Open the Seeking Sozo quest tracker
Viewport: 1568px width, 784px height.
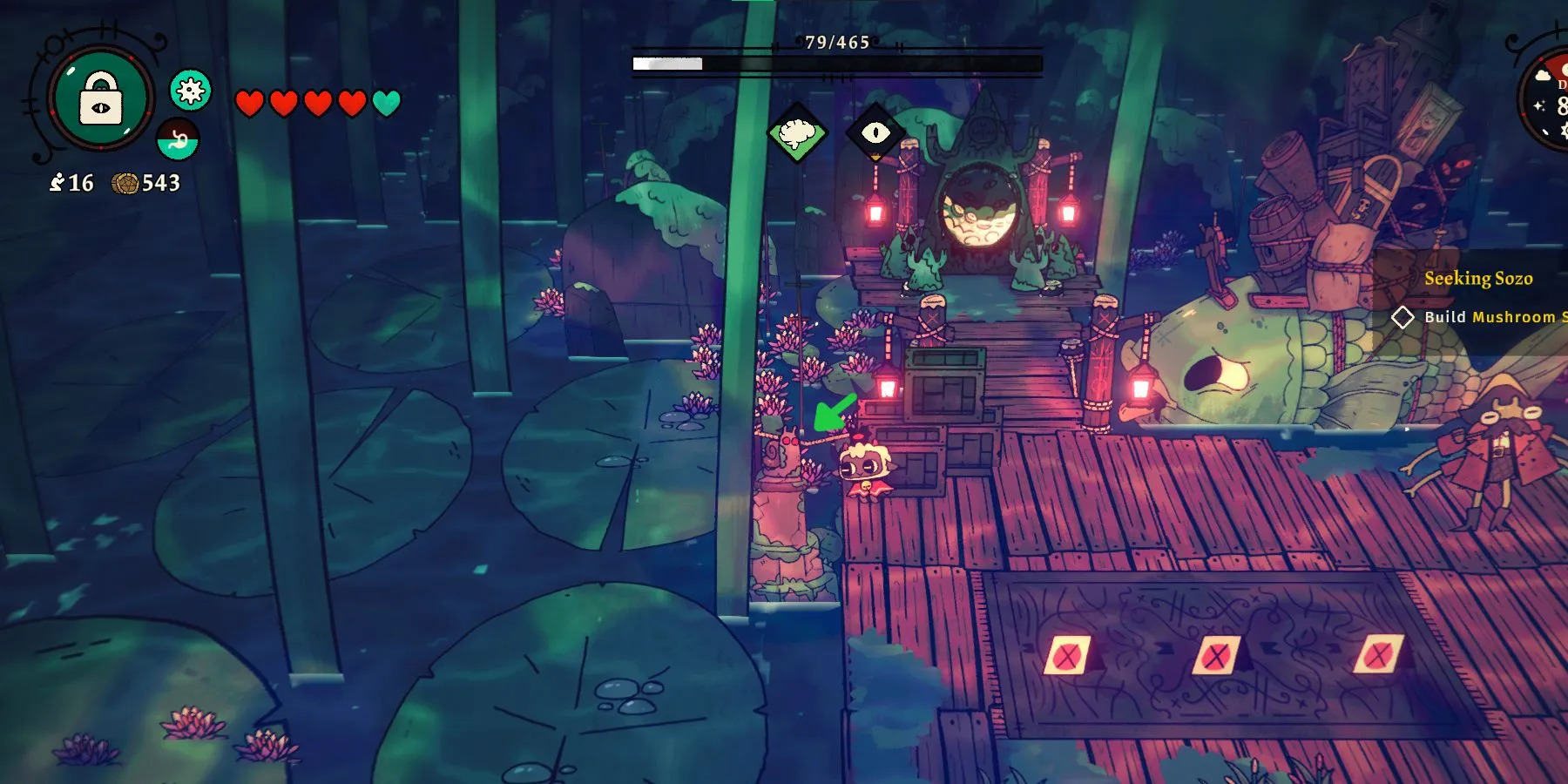(x=1478, y=279)
